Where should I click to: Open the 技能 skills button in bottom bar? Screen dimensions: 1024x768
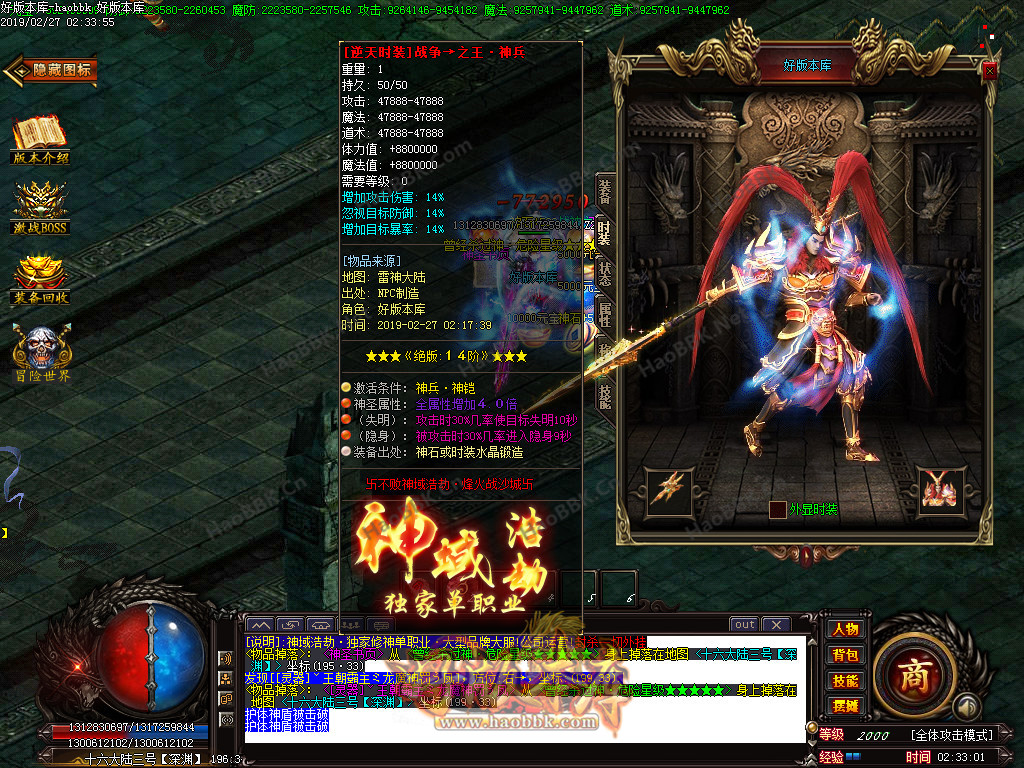click(845, 681)
